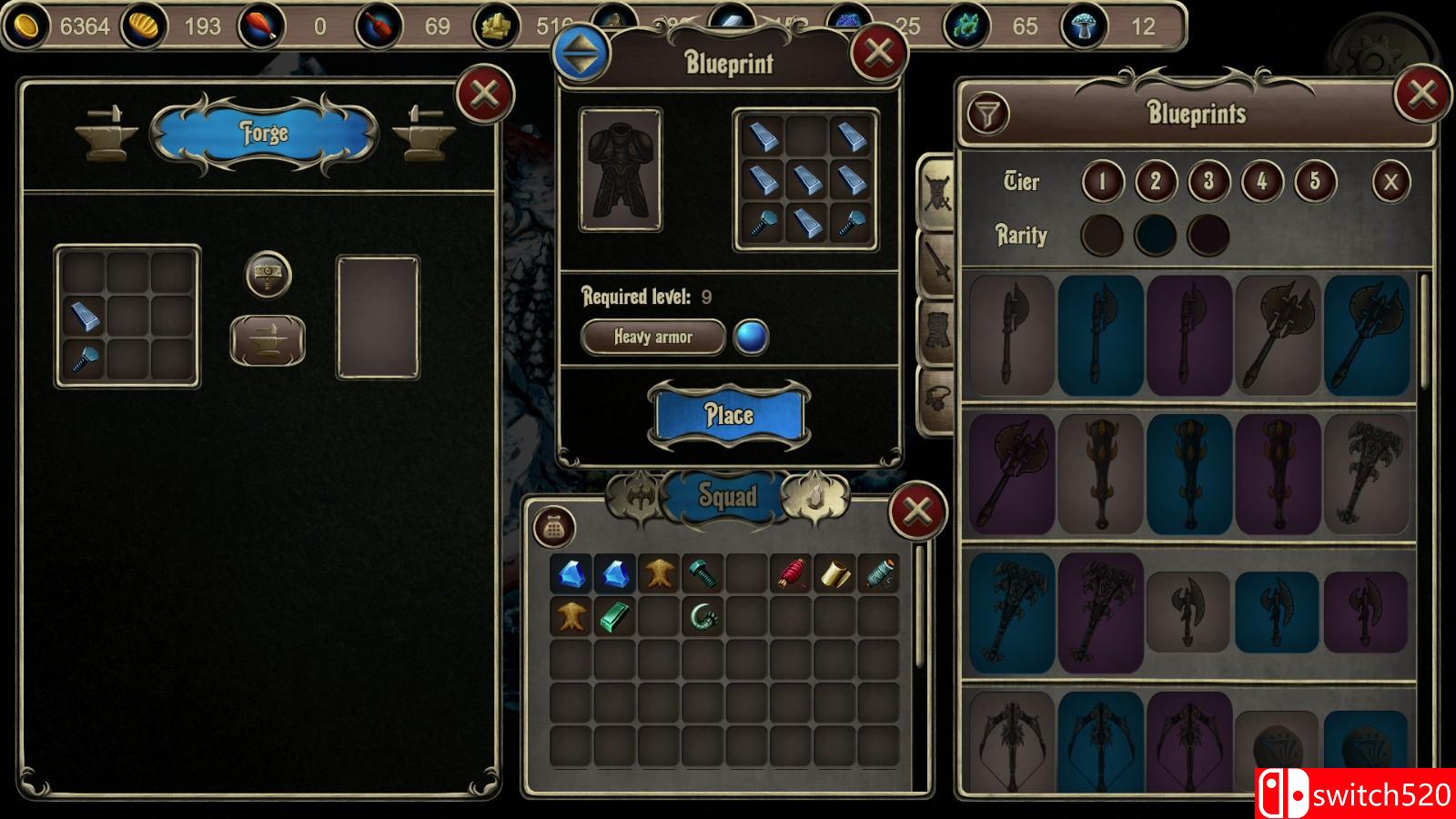
Task: Close the Forge panel
Action: click(x=485, y=94)
